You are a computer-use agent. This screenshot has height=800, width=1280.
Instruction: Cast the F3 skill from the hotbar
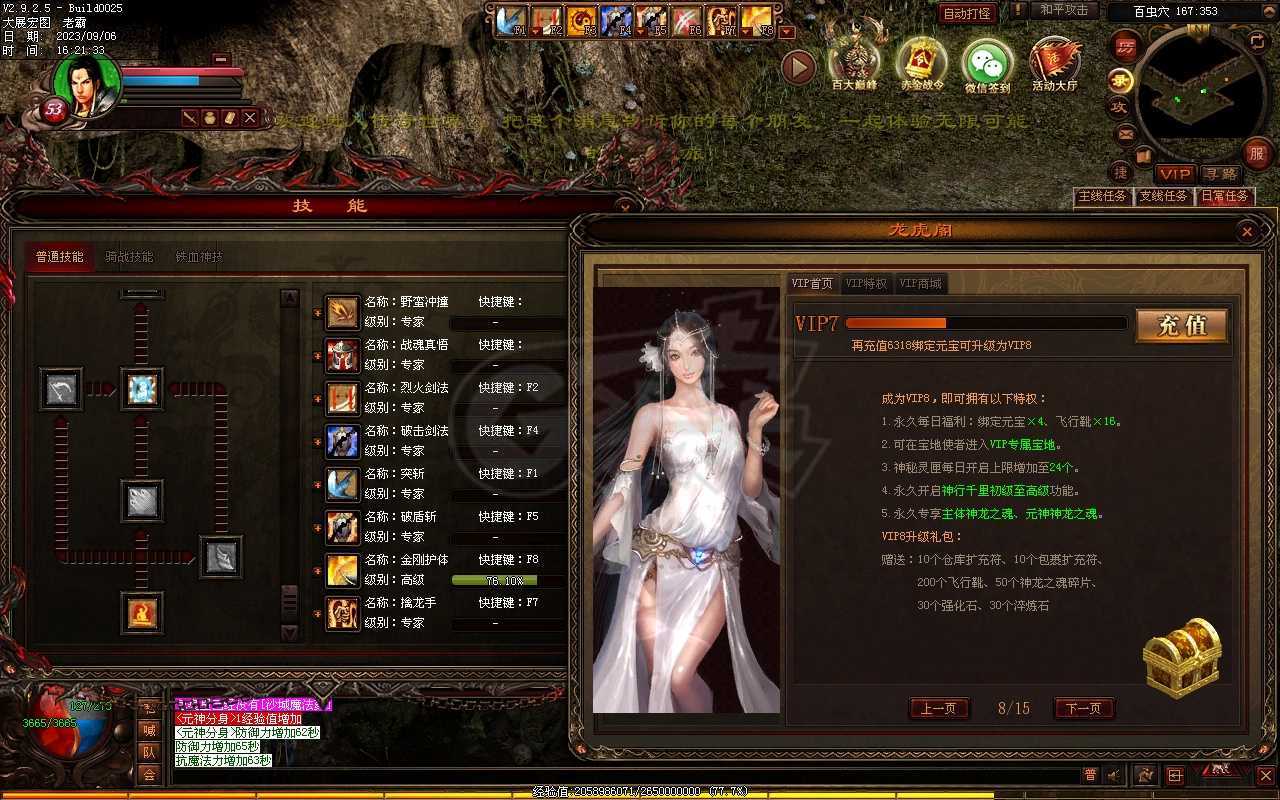[580, 18]
